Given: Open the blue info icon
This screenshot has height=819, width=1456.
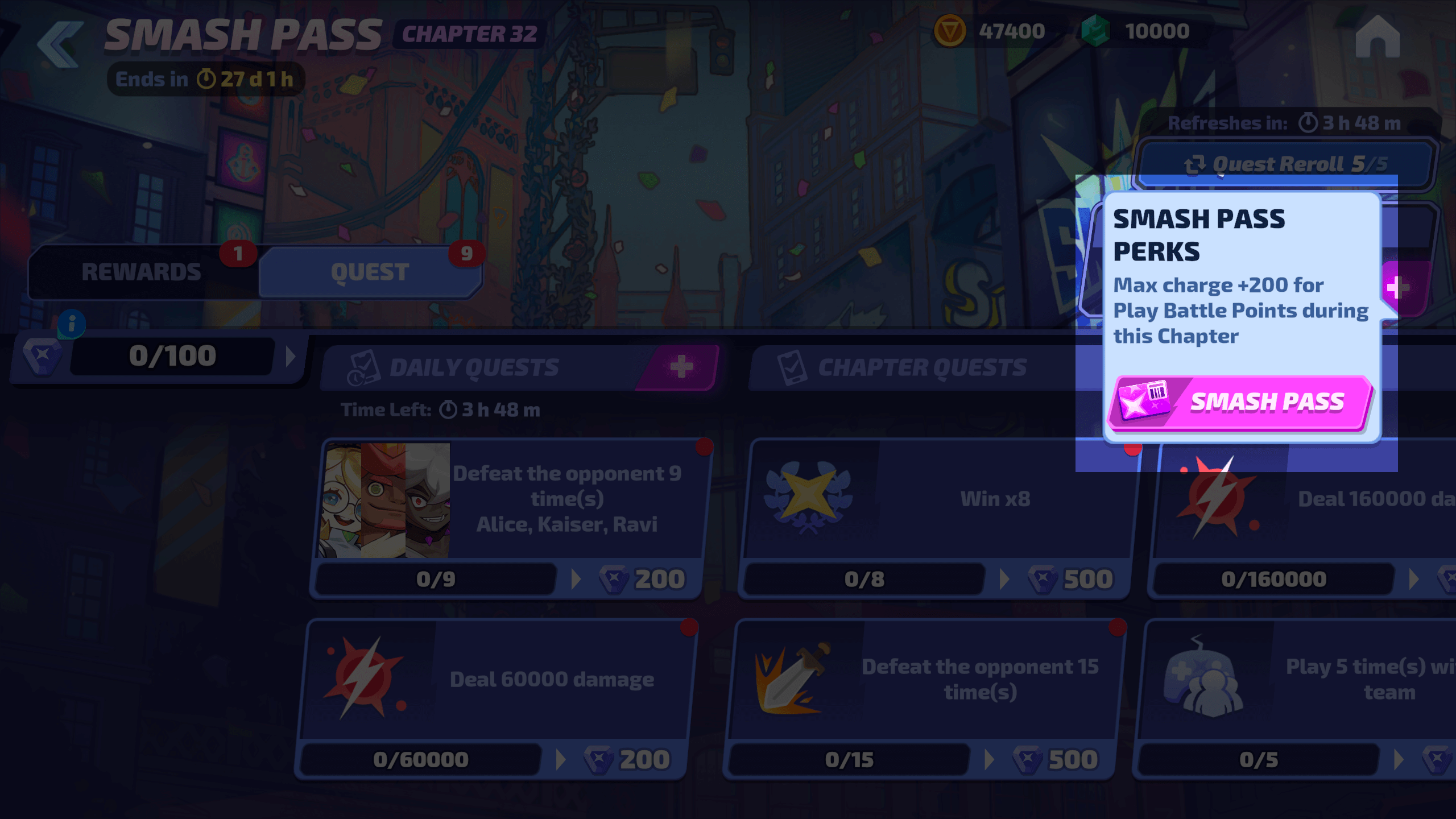Looking at the screenshot, I should [x=72, y=324].
